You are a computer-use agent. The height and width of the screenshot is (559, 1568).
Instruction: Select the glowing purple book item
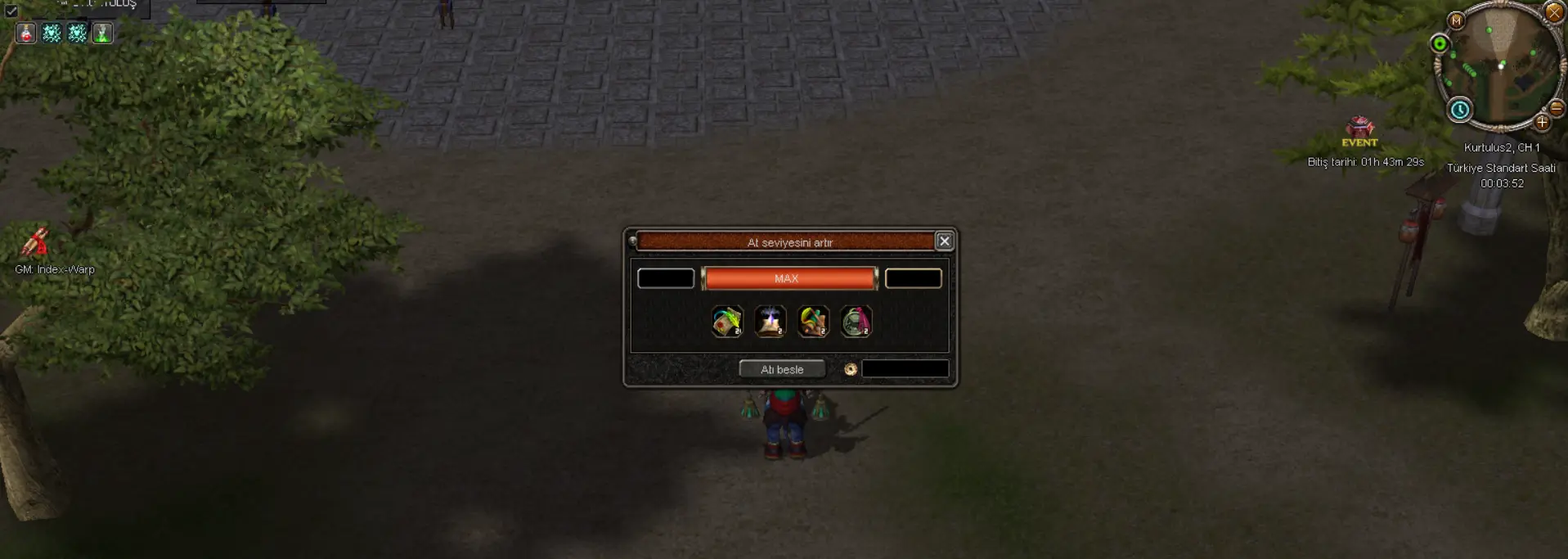point(770,322)
